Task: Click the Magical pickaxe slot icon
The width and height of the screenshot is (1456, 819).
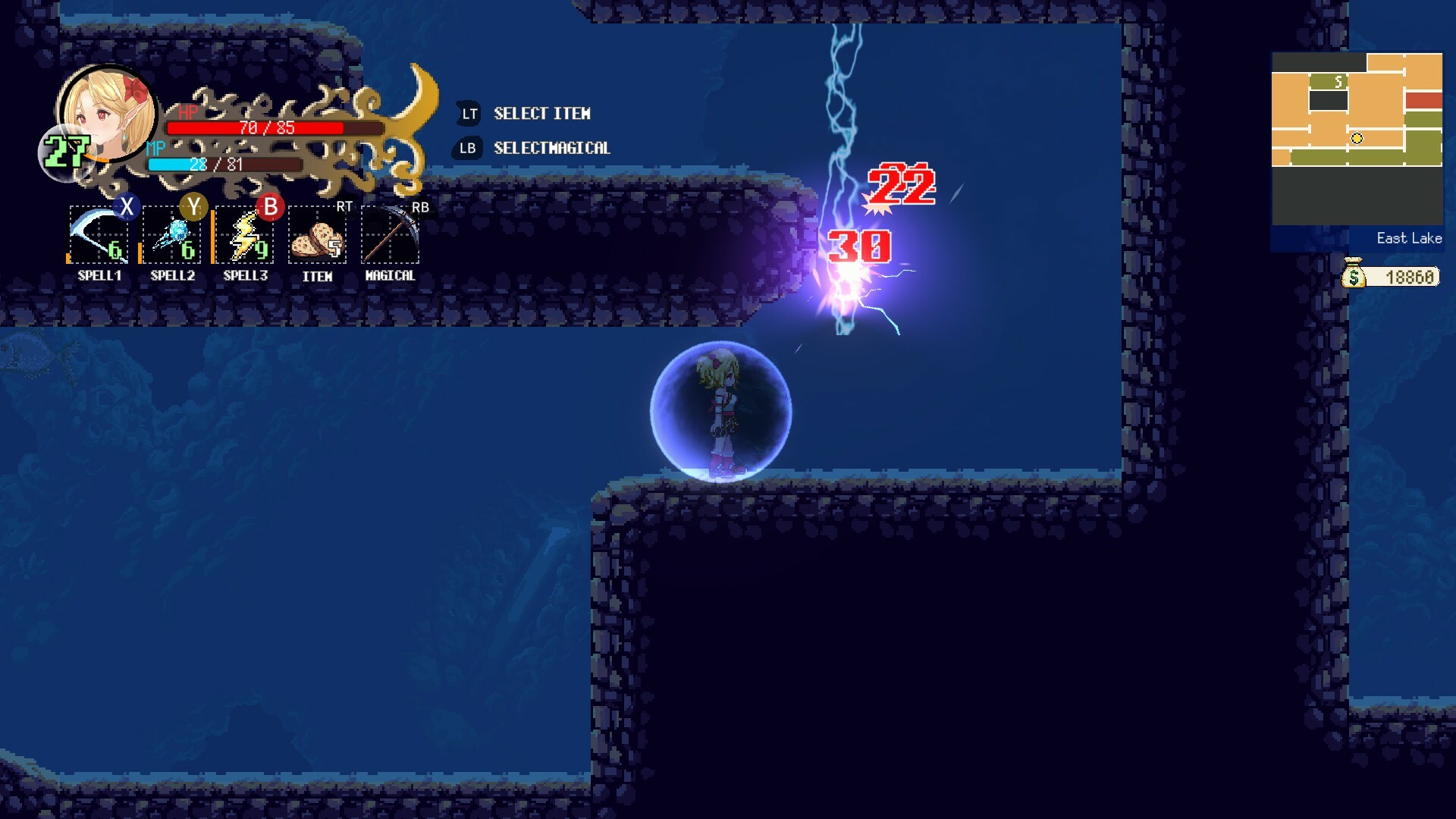Action: 389,235
